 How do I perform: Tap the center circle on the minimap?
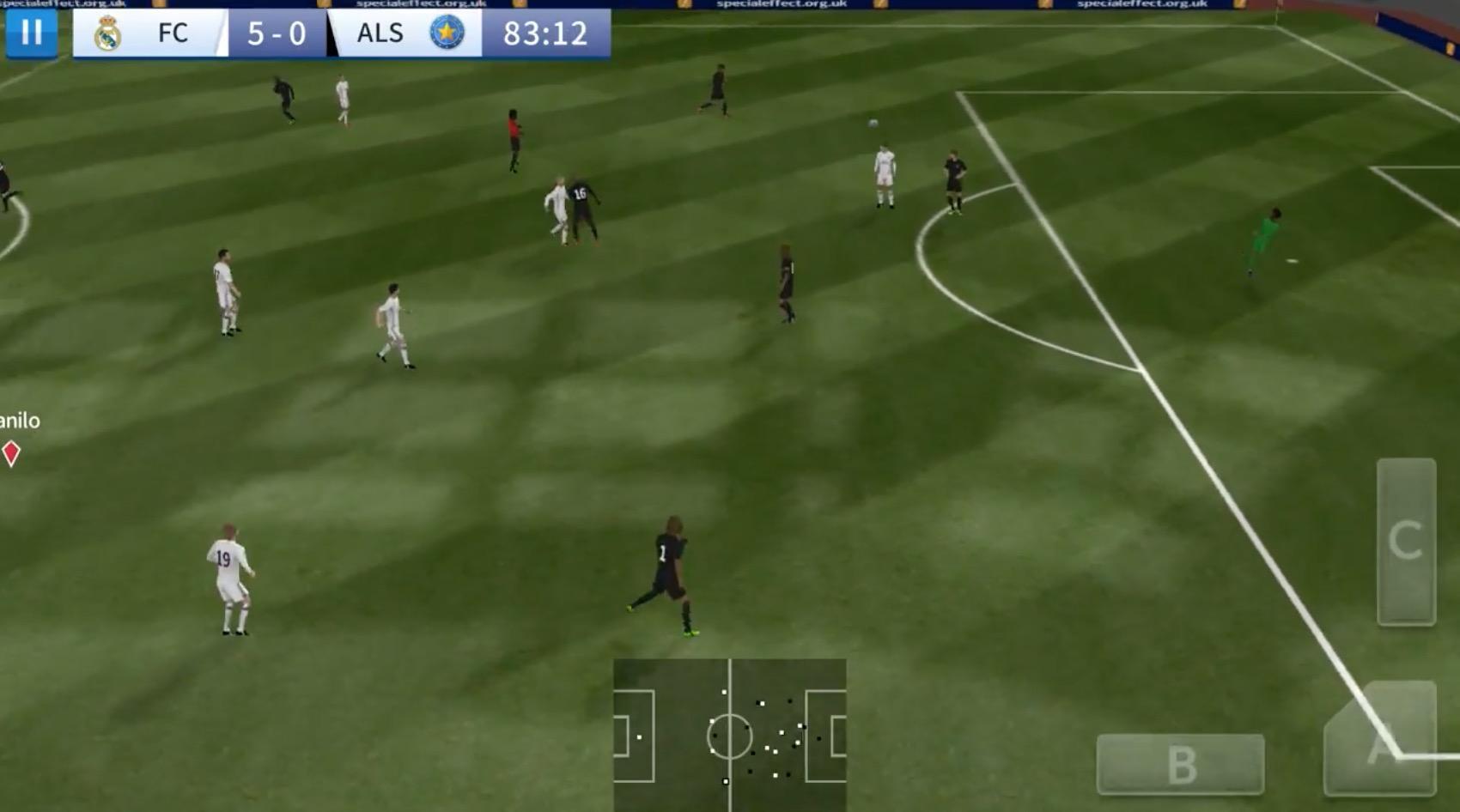(730, 737)
